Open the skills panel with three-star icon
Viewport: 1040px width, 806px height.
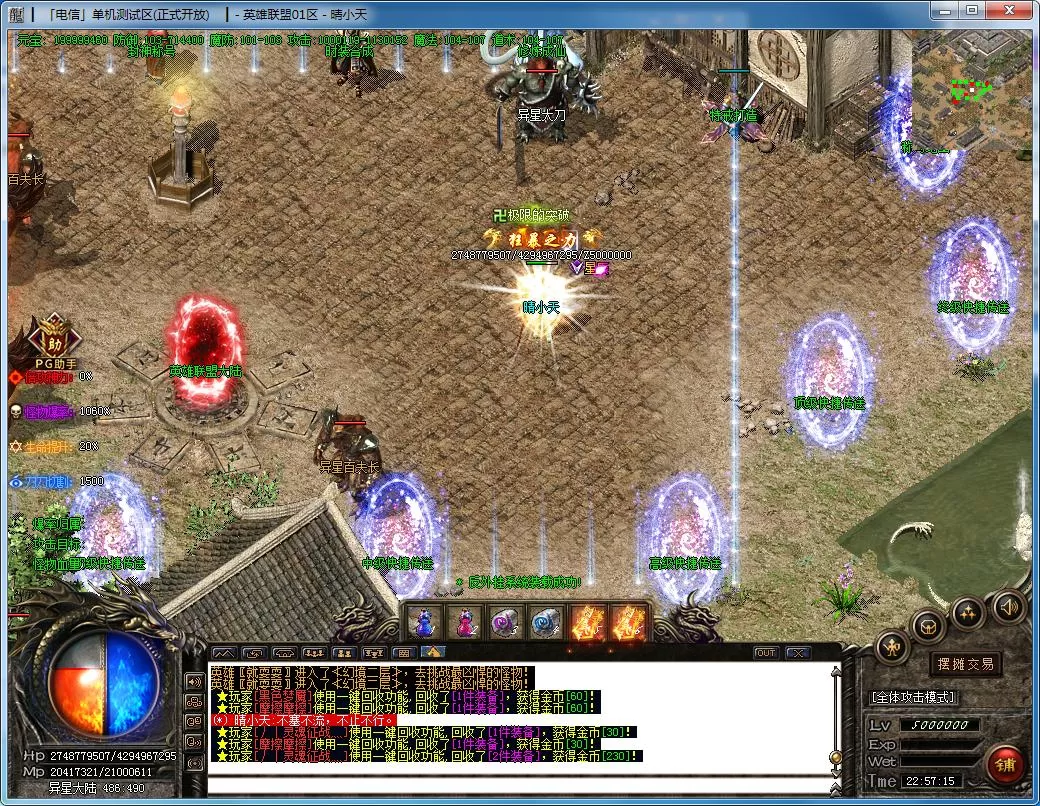pyautogui.click(x=967, y=614)
